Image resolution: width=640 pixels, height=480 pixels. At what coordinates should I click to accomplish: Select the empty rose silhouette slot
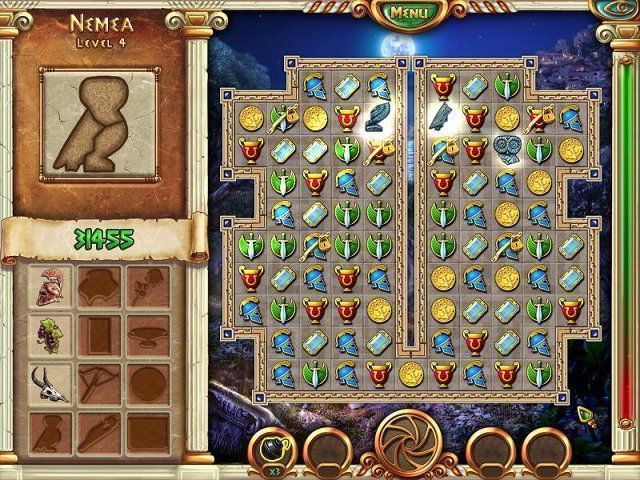point(146,286)
